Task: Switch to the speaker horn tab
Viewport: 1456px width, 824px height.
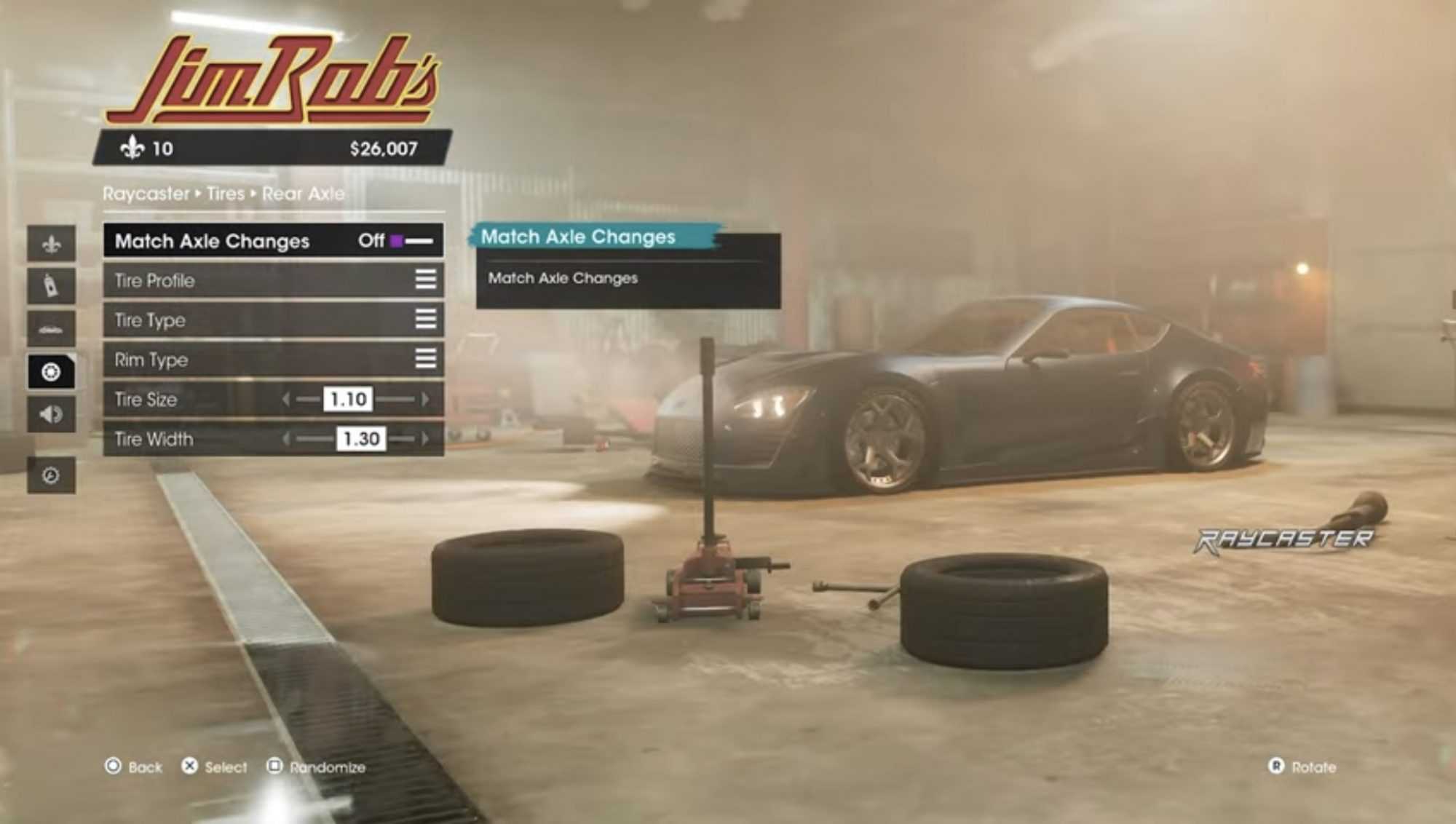Action: click(x=51, y=414)
